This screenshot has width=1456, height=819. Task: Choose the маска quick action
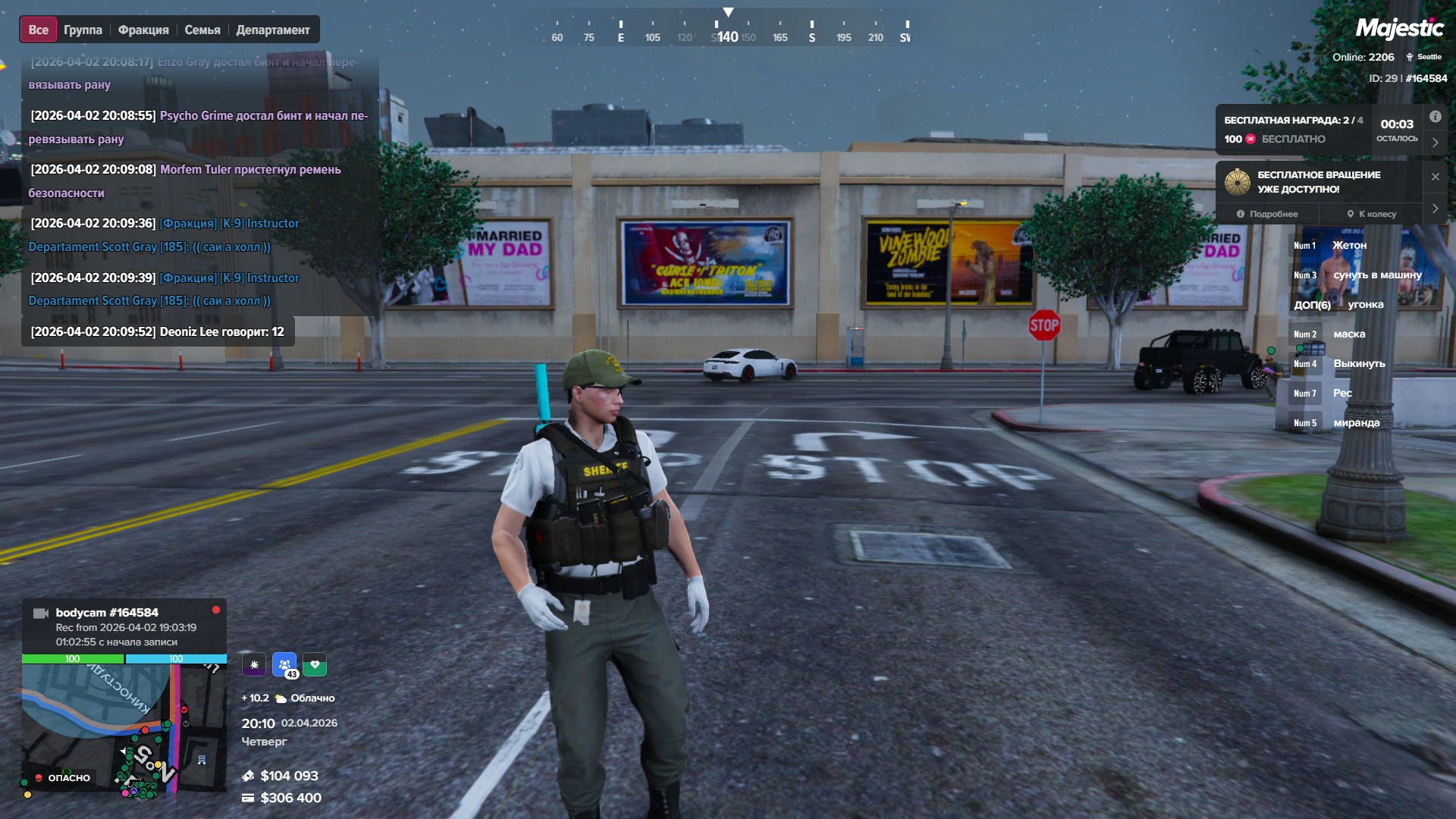(1348, 334)
